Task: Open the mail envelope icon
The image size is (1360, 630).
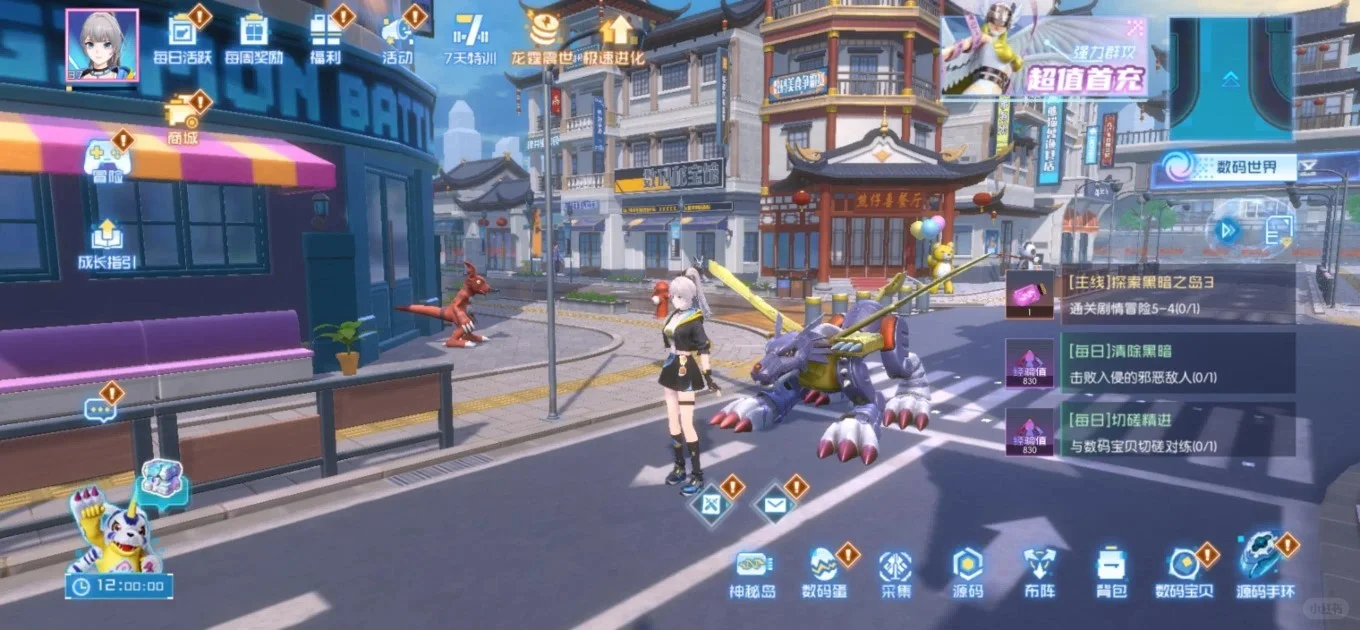Action: pos(774,505)
